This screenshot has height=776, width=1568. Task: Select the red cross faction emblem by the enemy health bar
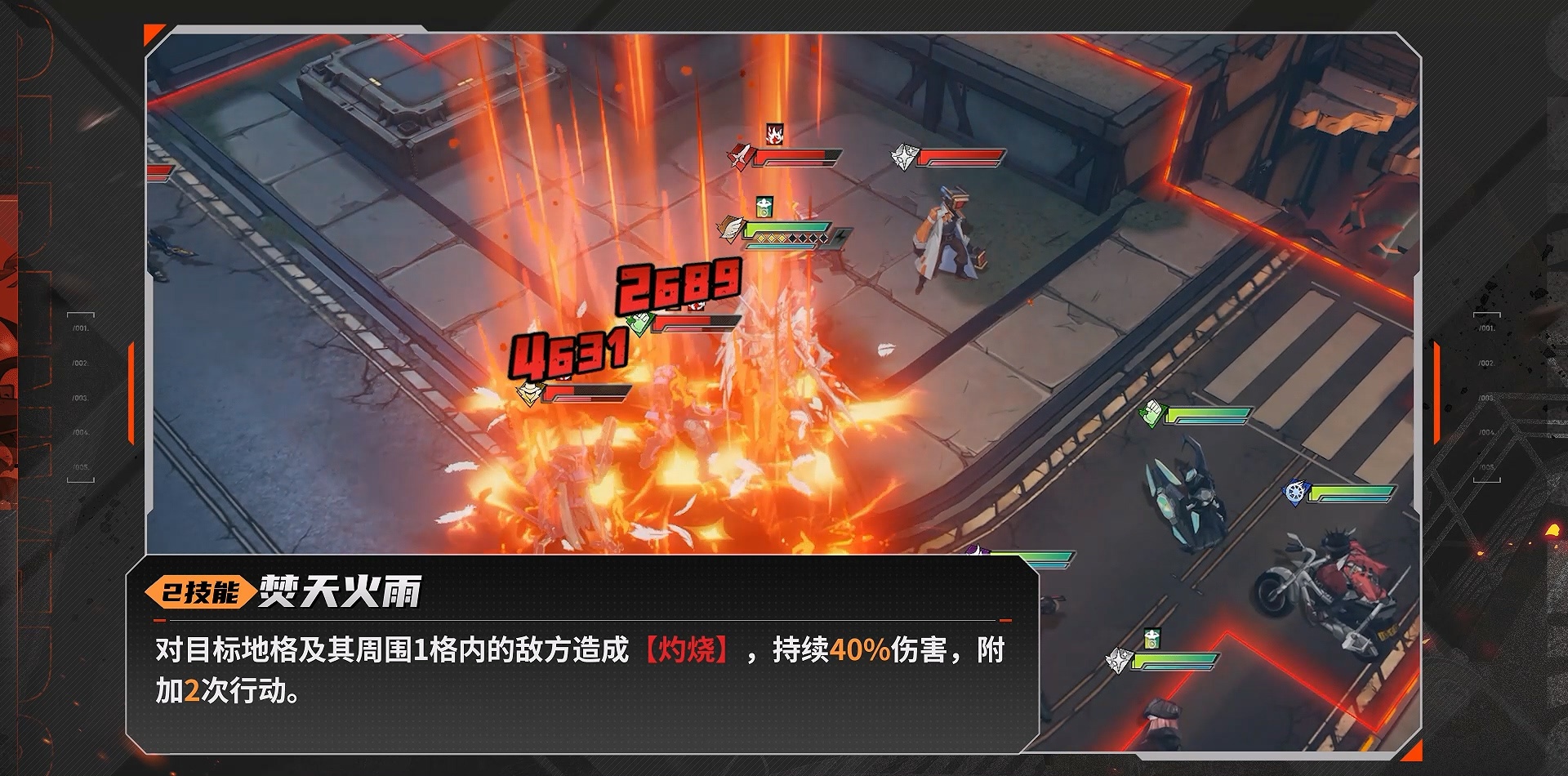739,157
